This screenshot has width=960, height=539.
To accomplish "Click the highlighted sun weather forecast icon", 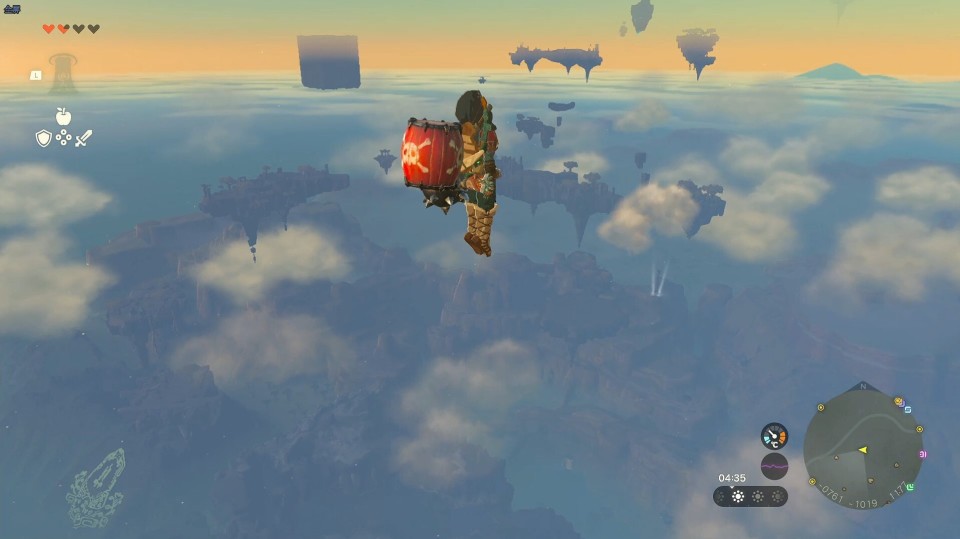I will click(739, 496).
